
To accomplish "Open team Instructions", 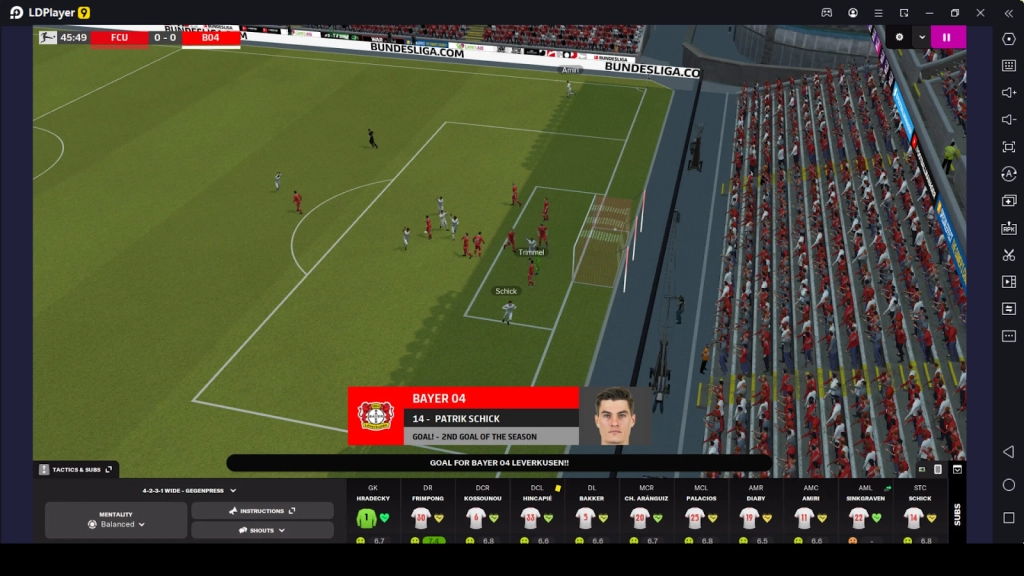I will (x=262, y=510).
